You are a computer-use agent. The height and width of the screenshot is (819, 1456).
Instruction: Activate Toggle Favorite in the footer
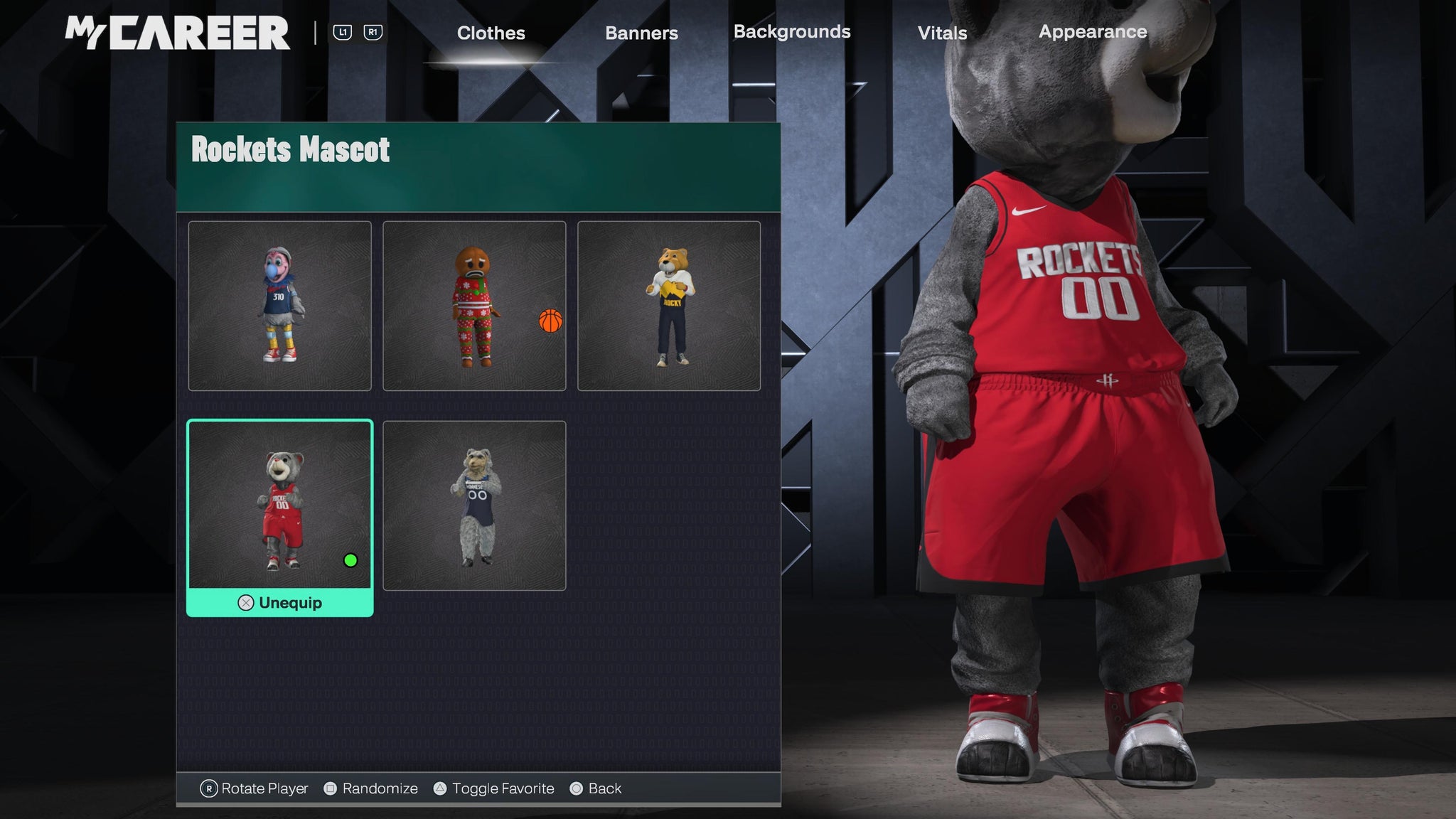click(x=494, y=788)
